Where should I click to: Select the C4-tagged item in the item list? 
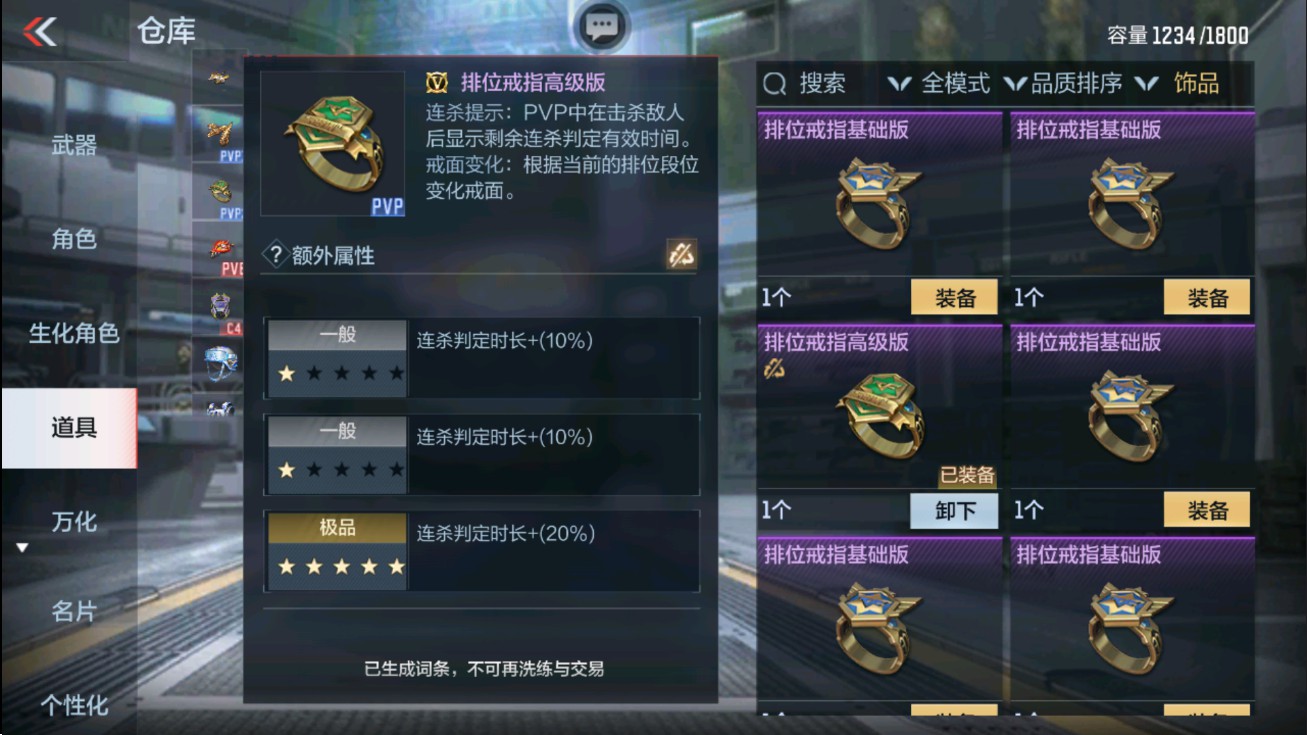click(x=222, y=303)
